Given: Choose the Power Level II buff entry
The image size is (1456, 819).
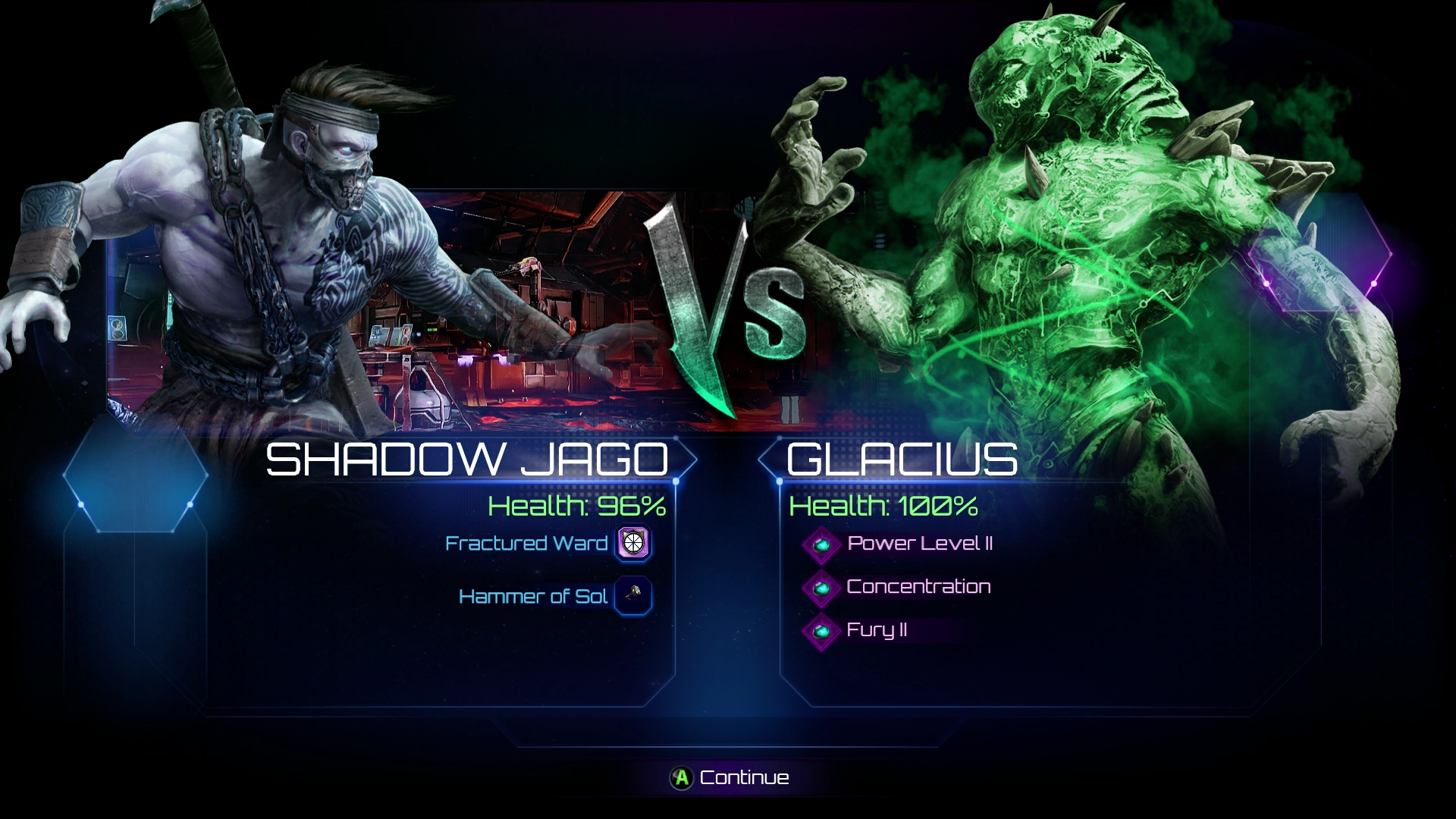Looking at the screenshot, I should pos(919,543).
